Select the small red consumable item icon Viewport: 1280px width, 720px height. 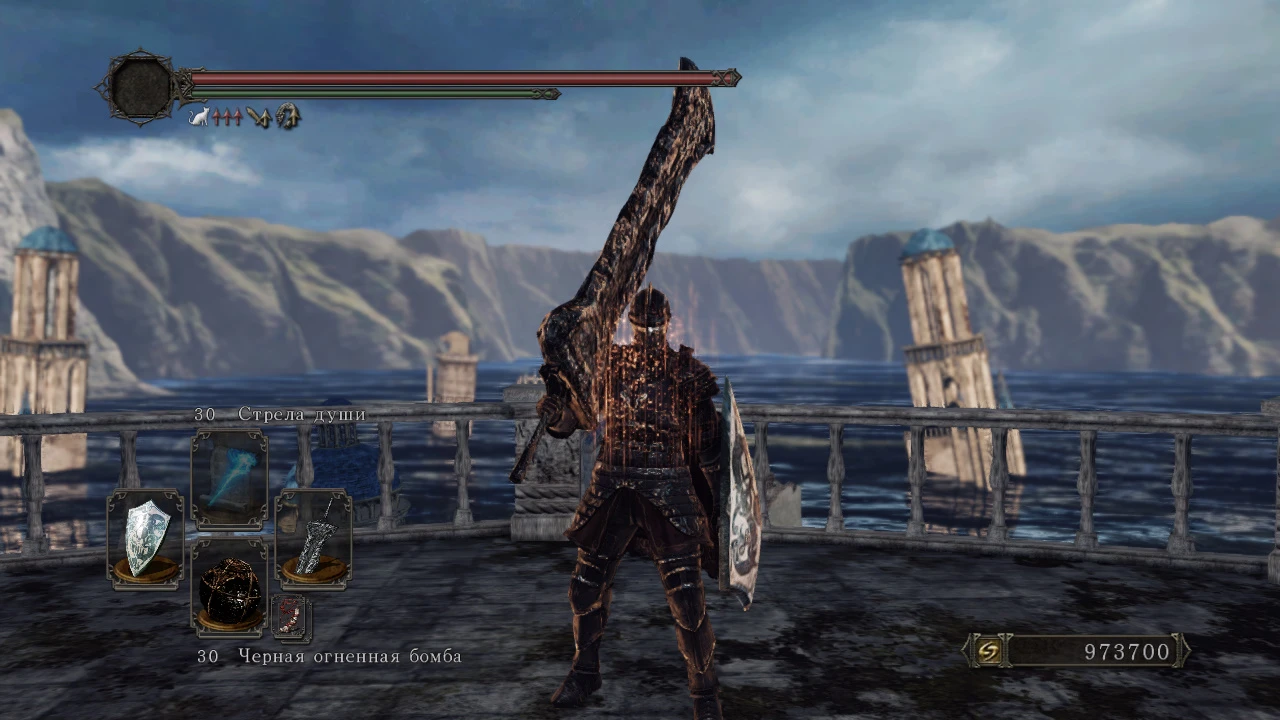pyautogui.click(x=291, y=617)
